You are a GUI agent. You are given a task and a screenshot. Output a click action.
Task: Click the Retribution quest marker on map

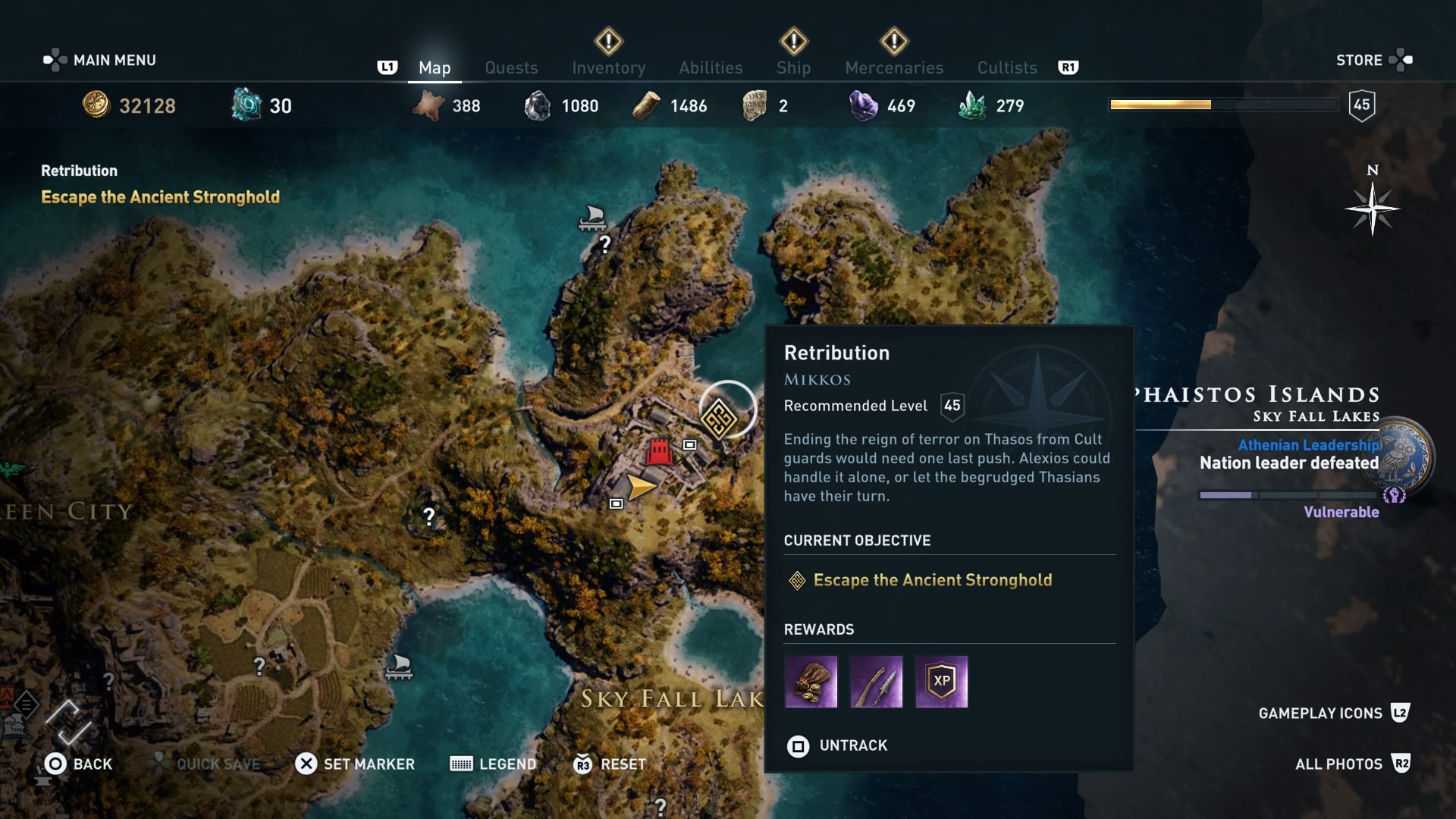[718, 419]
